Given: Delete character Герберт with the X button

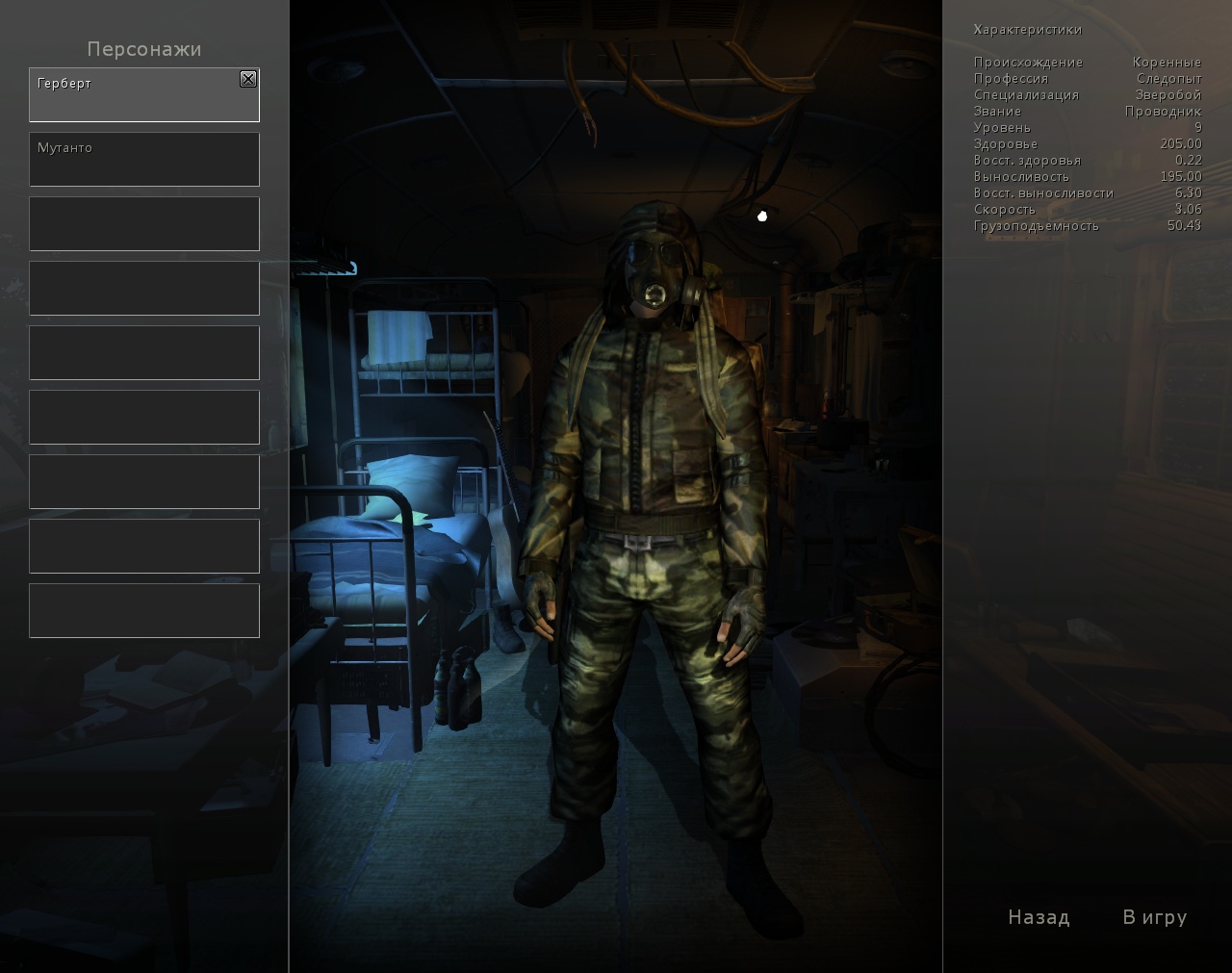Looking at the screenshot, I should (248, 79).
